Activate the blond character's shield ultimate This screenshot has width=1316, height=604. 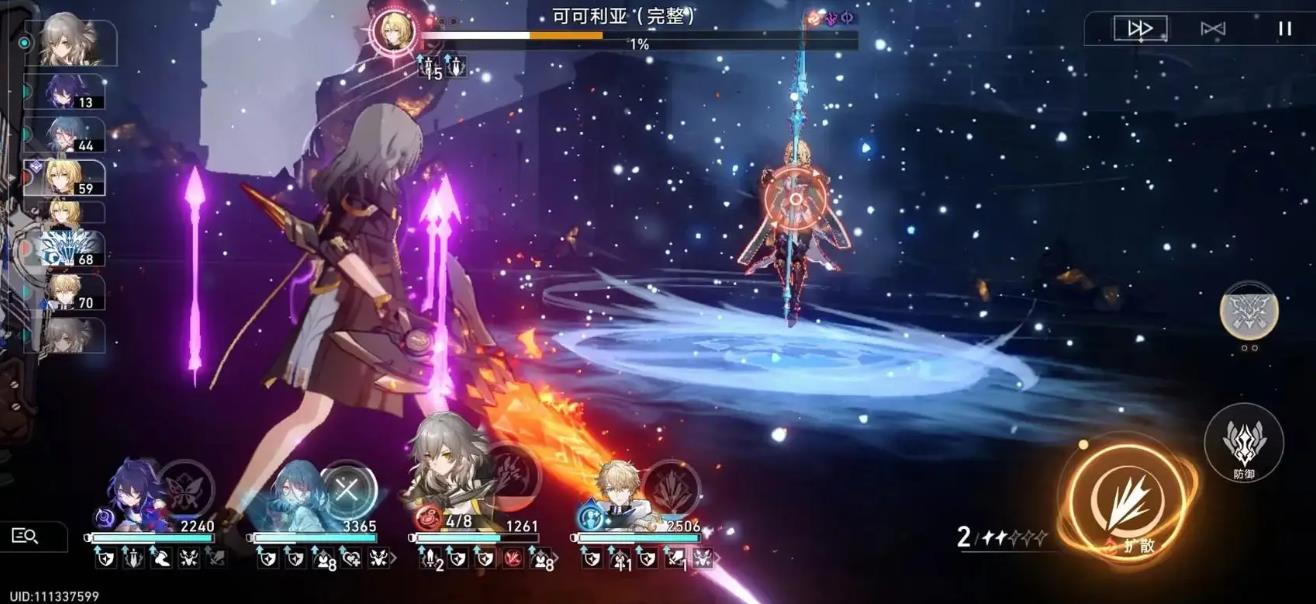click(672, 487)
